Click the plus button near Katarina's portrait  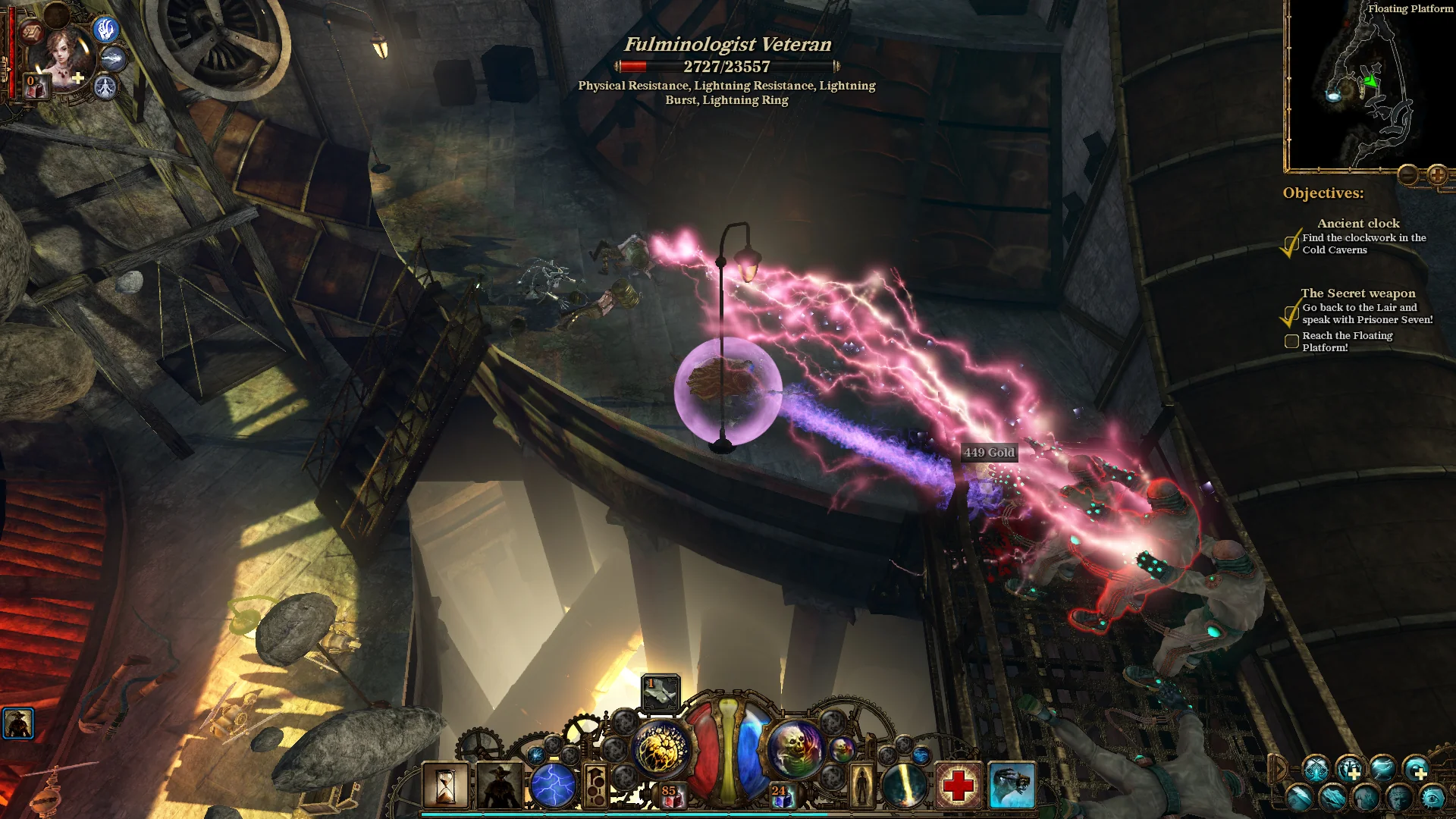[77, 77]
